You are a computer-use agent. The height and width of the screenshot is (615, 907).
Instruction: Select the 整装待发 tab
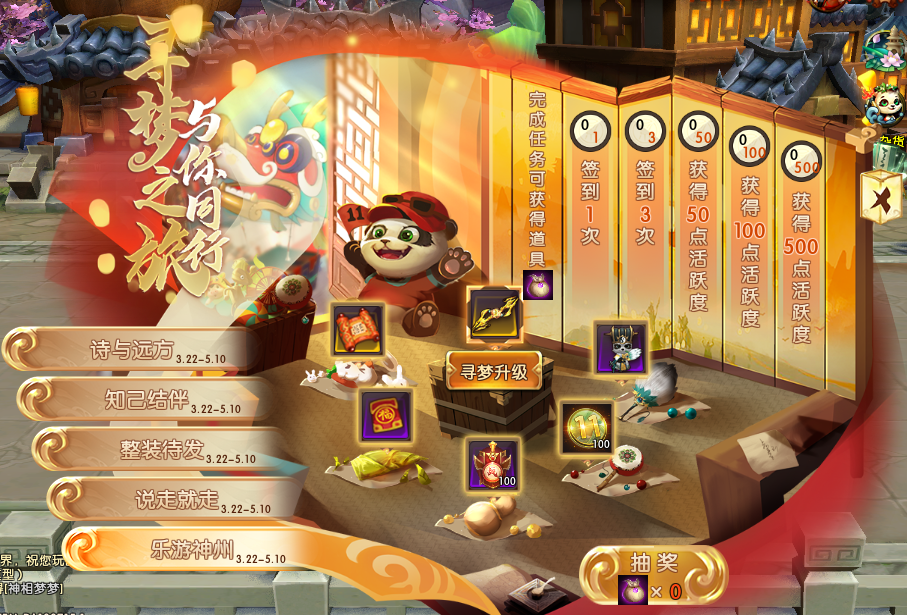point(160,450)
